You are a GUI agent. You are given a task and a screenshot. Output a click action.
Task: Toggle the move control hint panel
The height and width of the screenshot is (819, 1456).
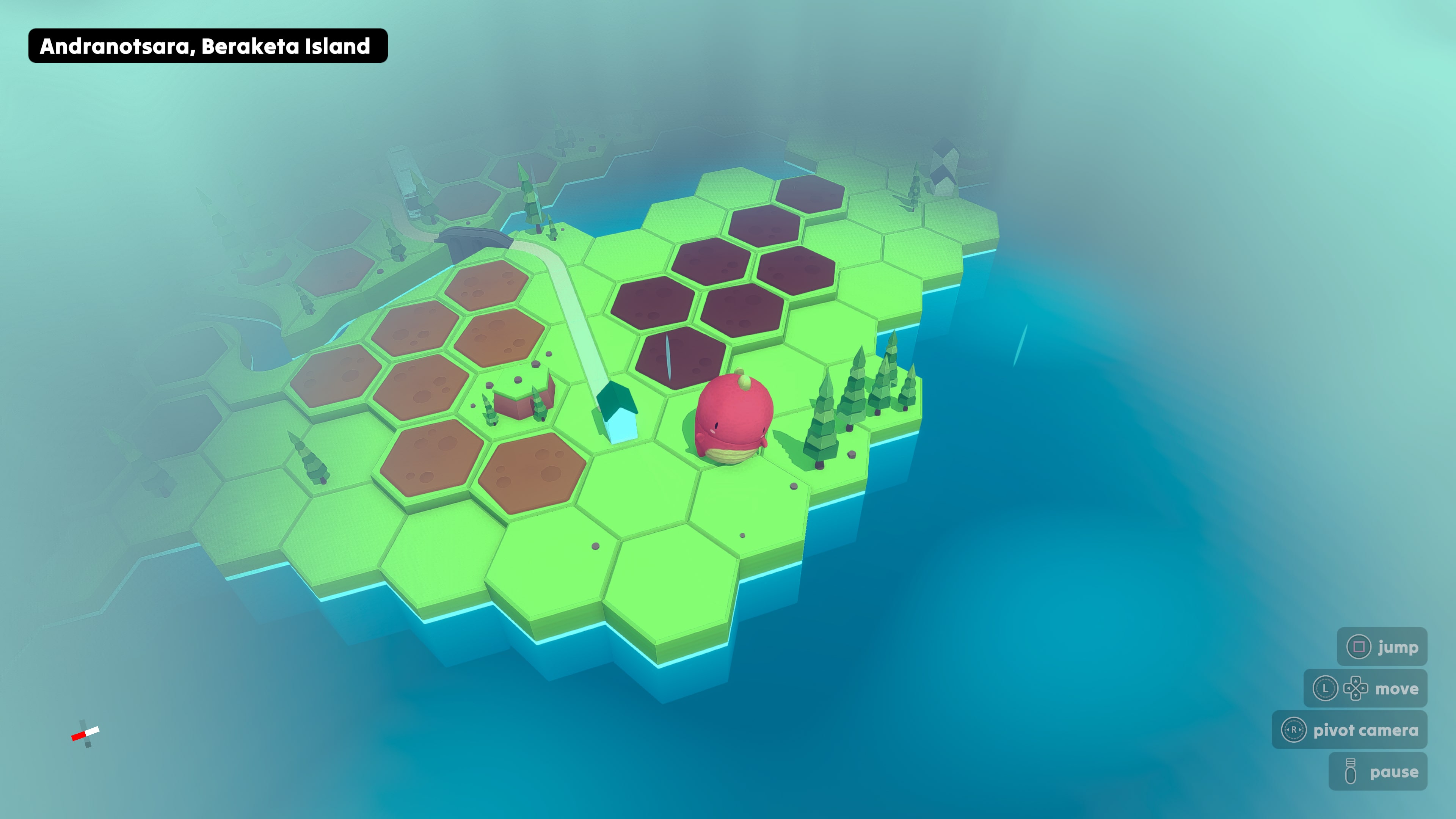click(x=1368, y=689)
